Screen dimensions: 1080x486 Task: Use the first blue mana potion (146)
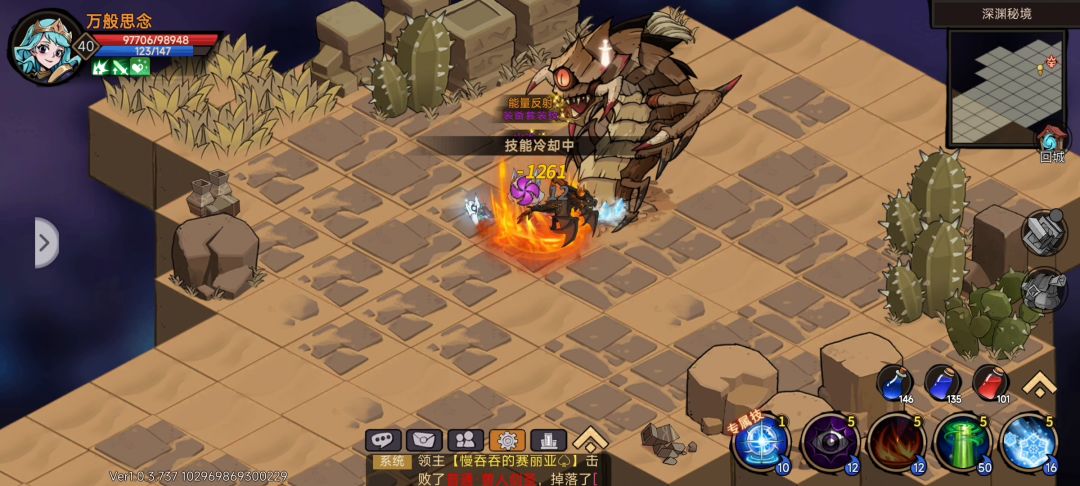click(x=894, y=383)
